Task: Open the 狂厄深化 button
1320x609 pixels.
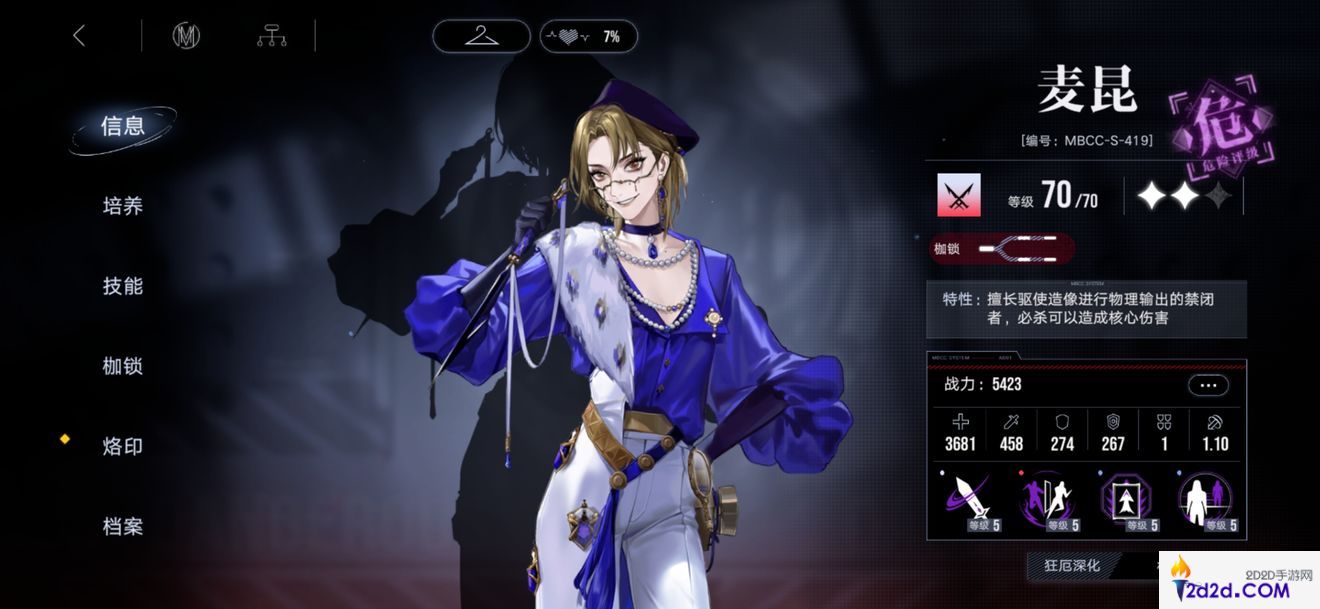Action: (x=1072, y=566)
